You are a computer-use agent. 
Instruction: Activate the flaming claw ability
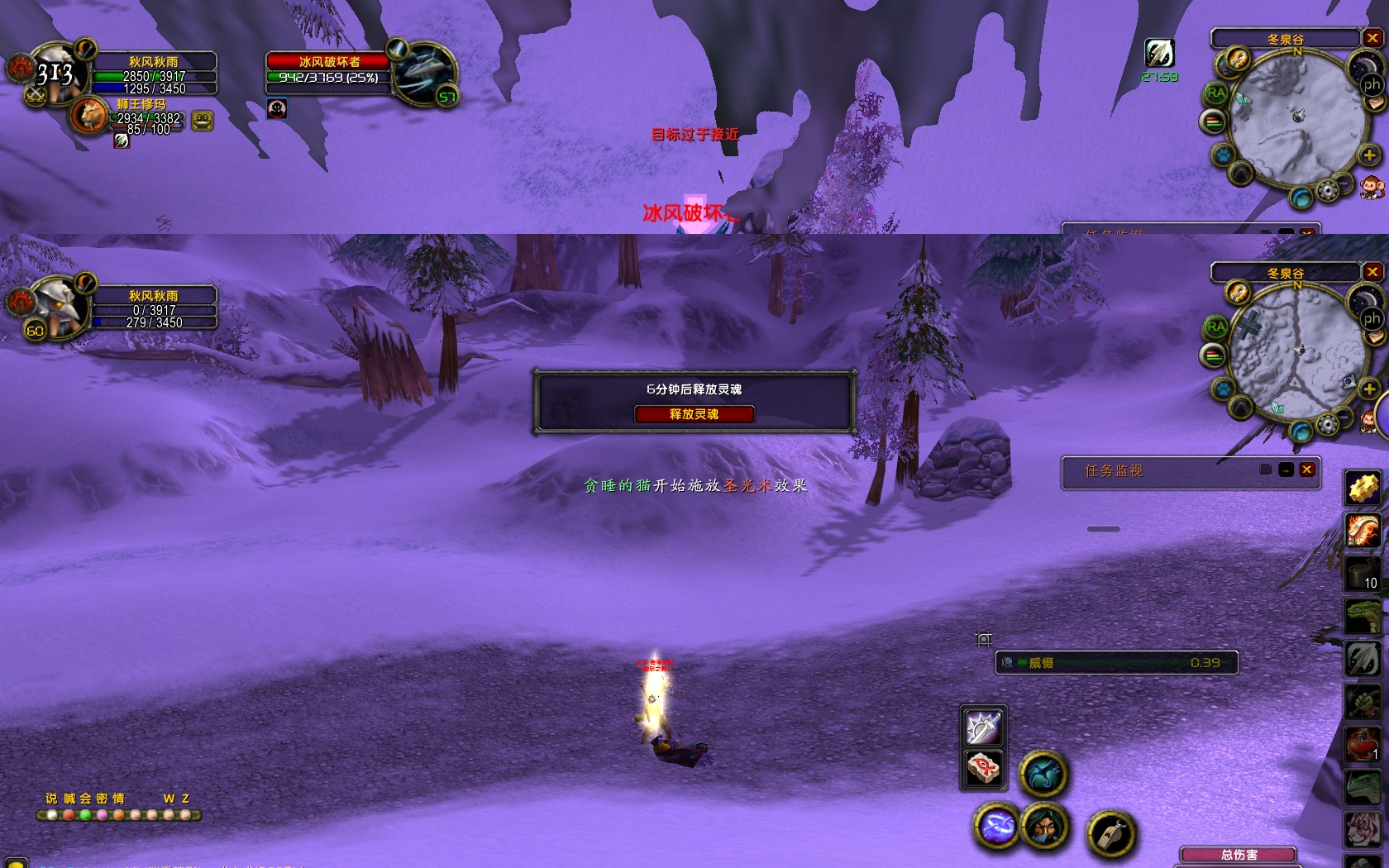[x=1363, y=530]
